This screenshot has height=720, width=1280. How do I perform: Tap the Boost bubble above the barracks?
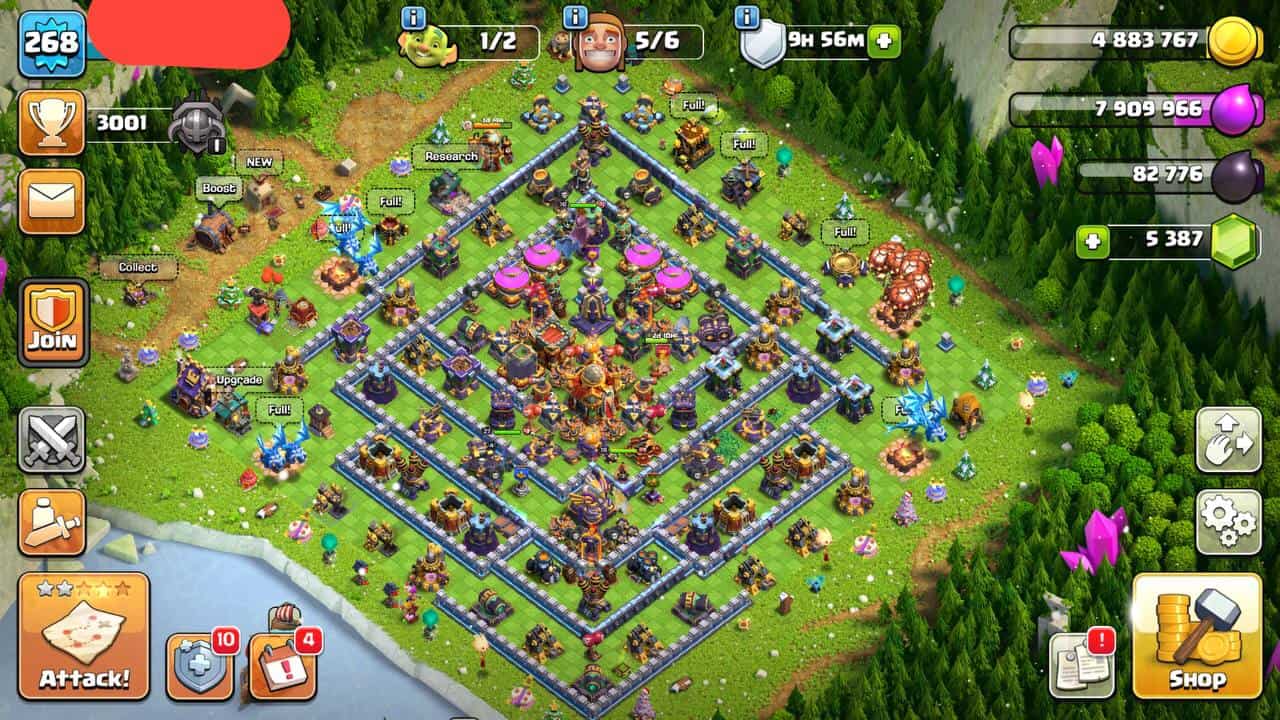click(219, 188)
